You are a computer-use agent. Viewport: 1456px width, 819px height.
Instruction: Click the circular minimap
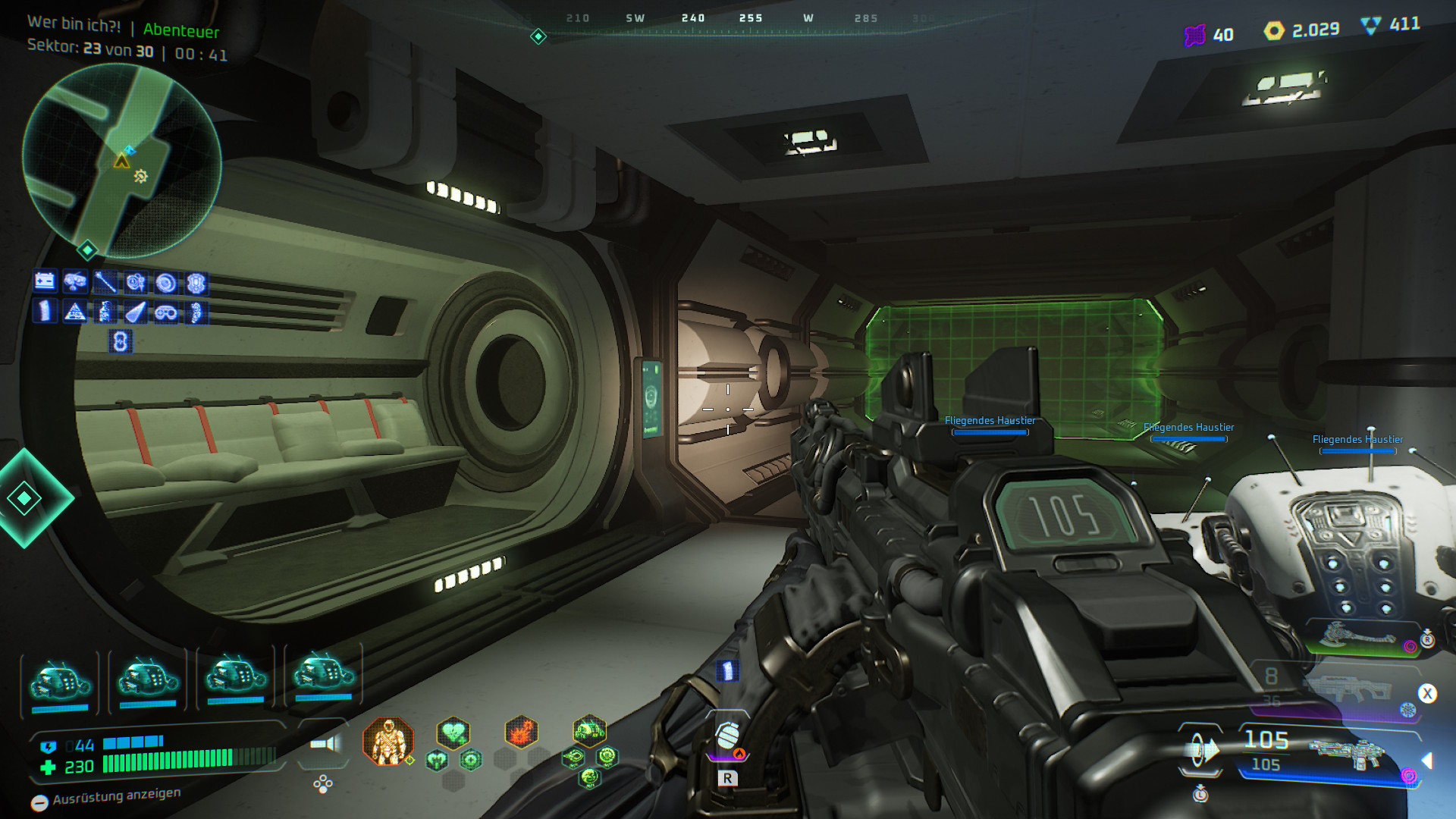[122, 161]
